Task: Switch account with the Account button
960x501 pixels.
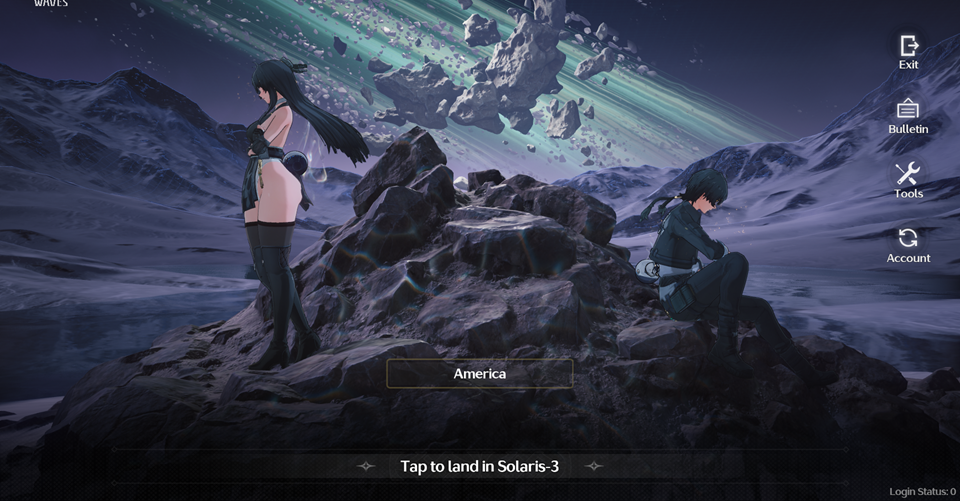Action: (908, 244)
